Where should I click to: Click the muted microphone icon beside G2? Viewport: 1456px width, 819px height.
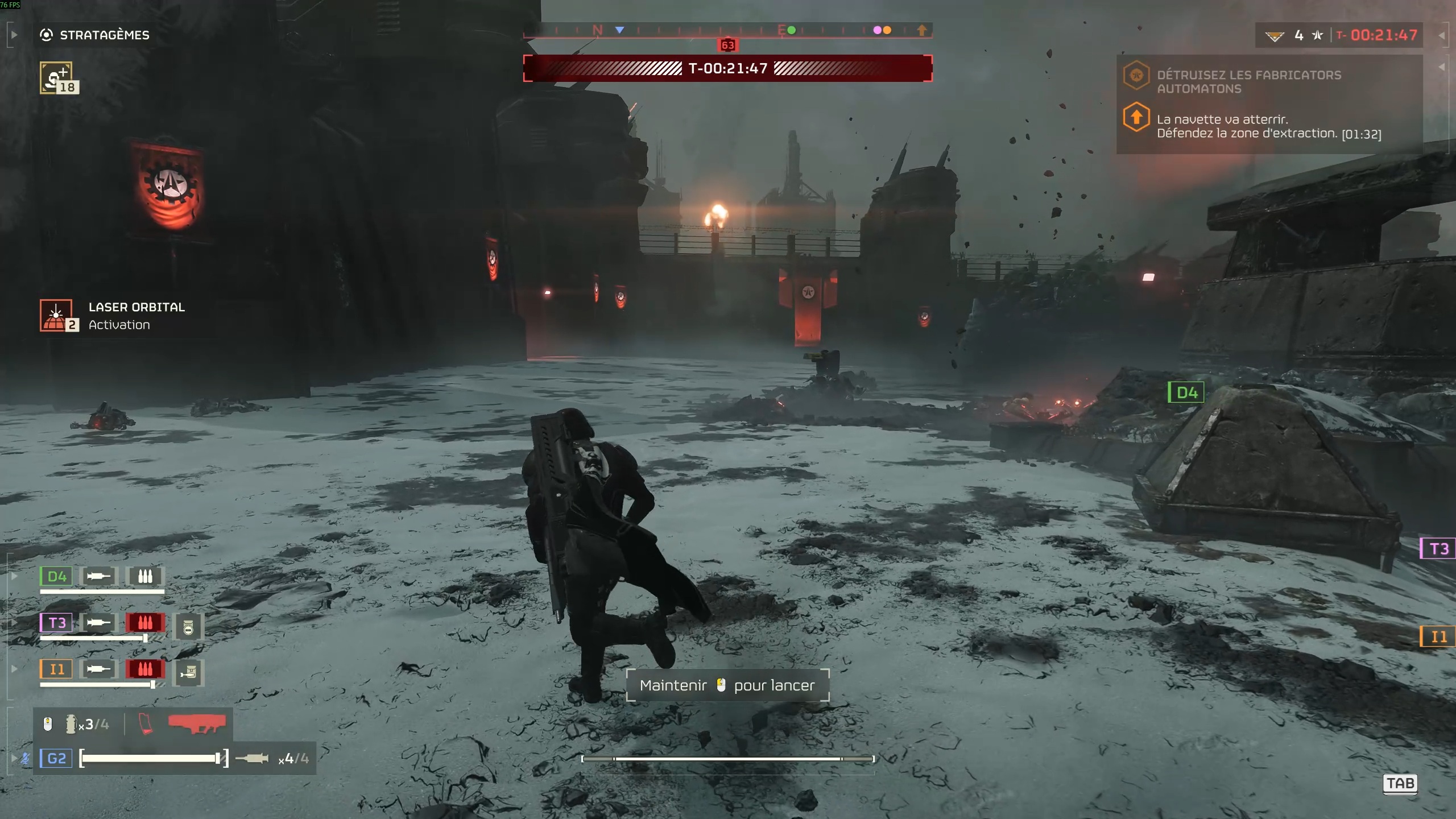(x=26, y=758)
